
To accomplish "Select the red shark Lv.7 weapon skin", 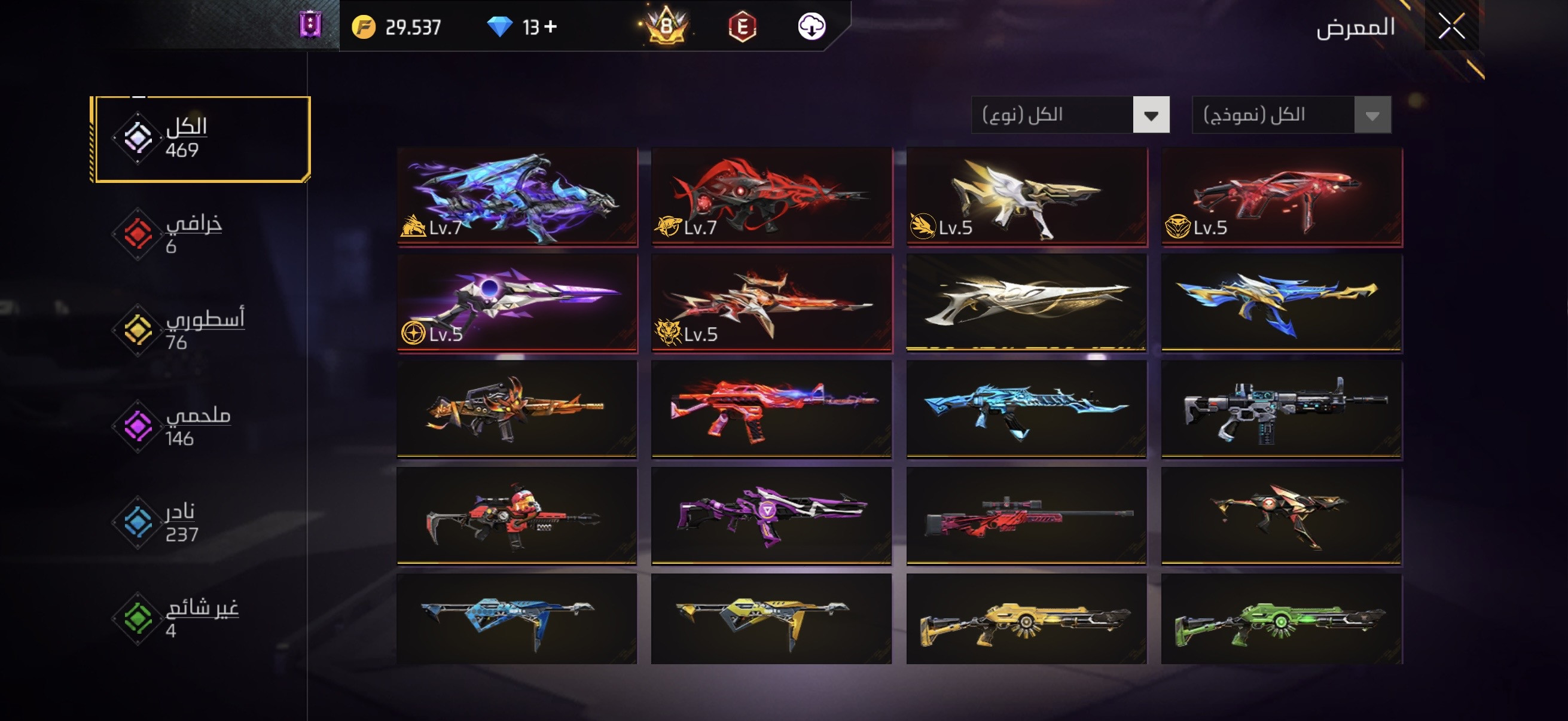I will click(x=771, y=196).
